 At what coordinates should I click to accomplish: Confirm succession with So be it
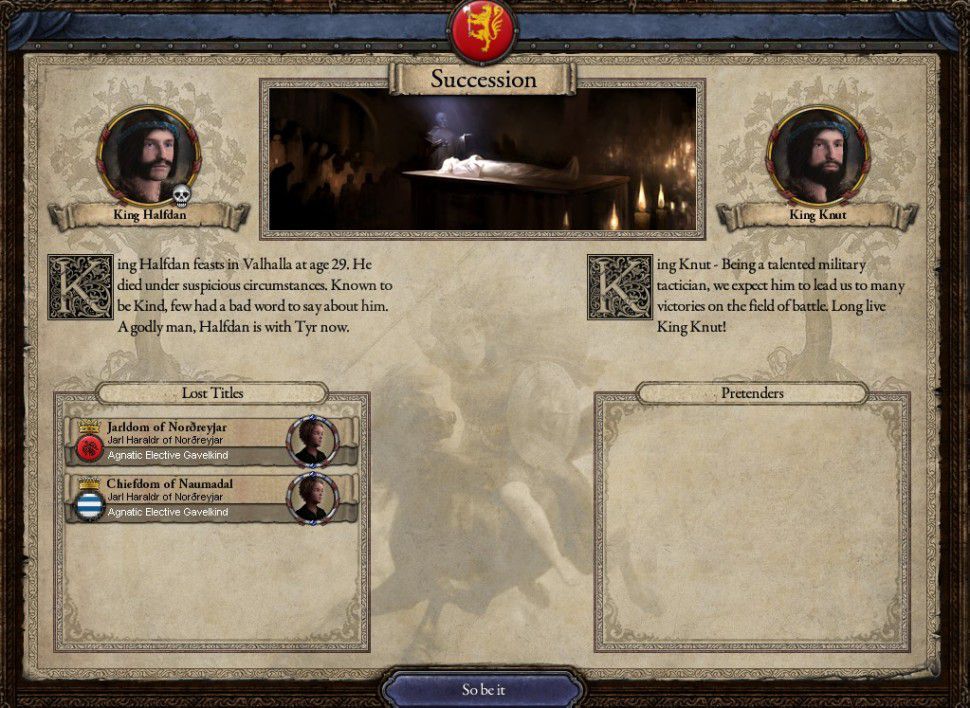[x=484, y=689]
